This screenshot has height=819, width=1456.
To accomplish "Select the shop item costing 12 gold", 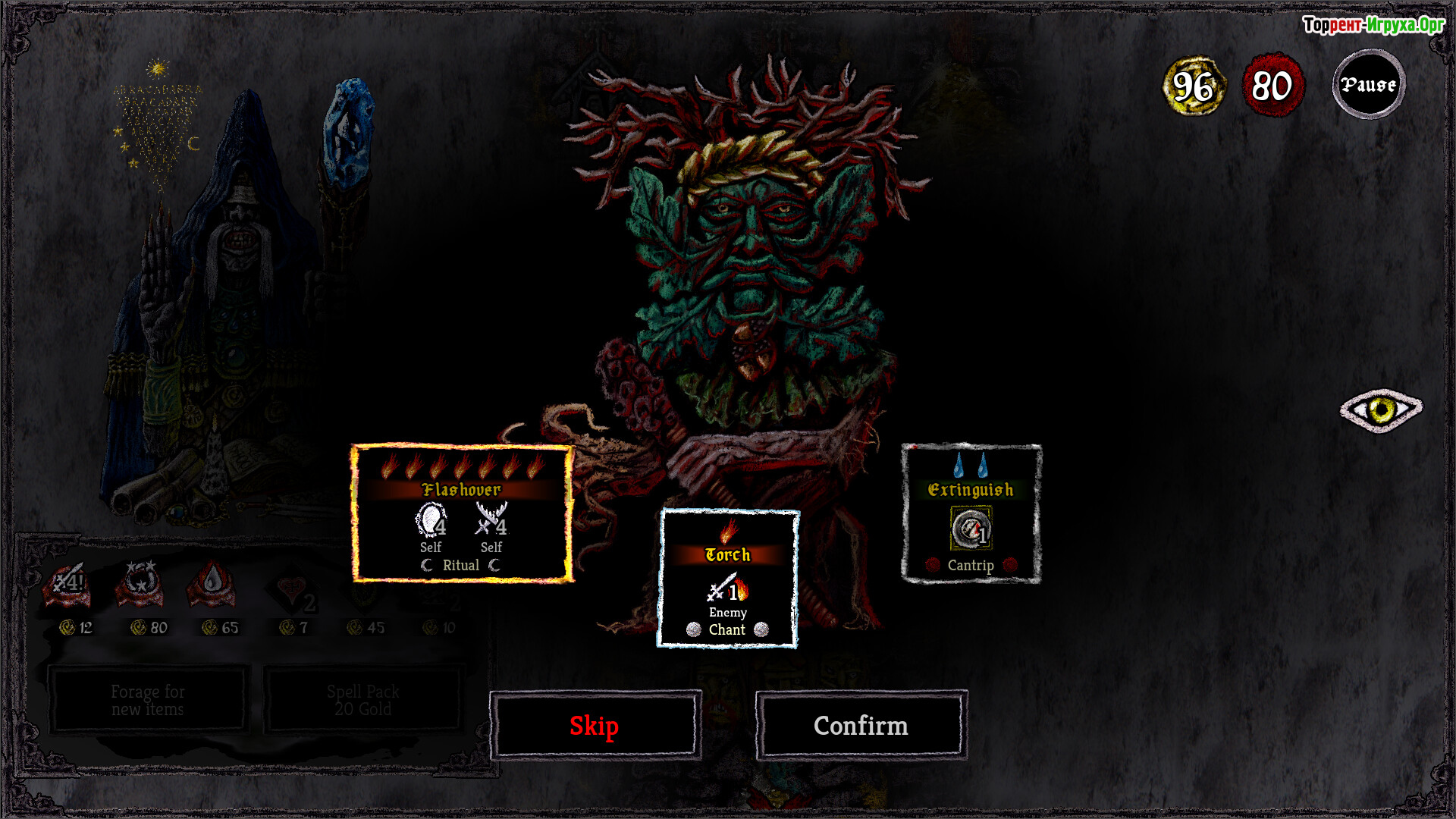I will 68,586.
